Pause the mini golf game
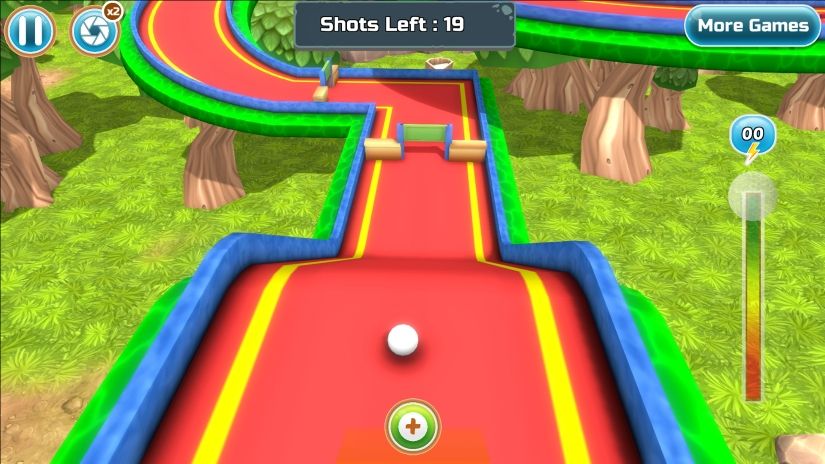The image size is (825, 464). (30, 32)
